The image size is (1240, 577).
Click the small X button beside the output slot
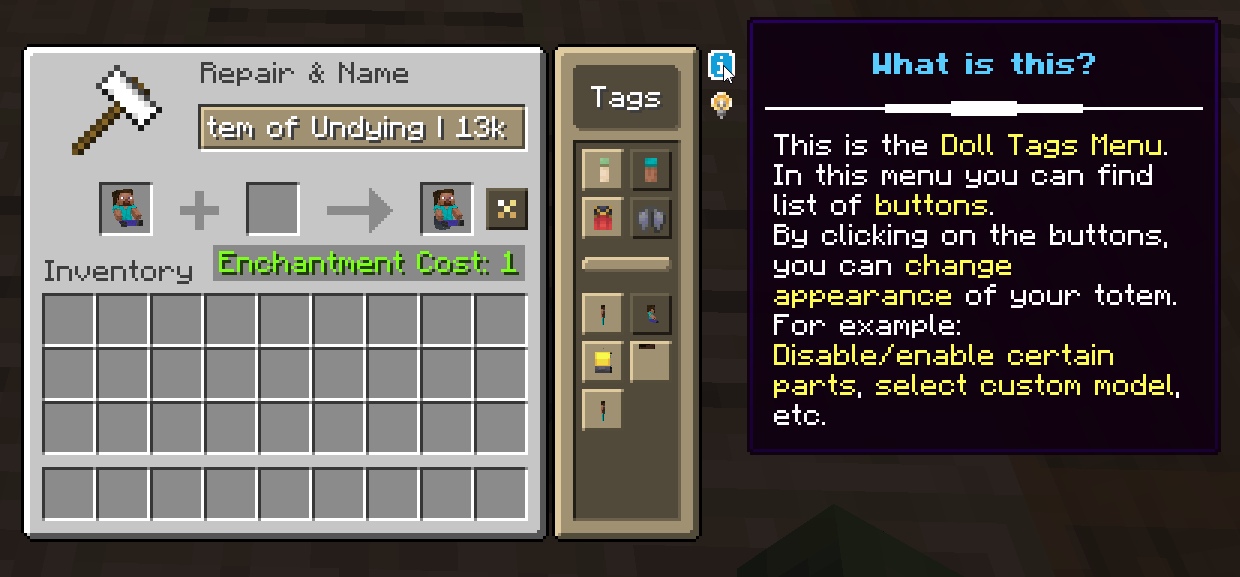(506, 209)
